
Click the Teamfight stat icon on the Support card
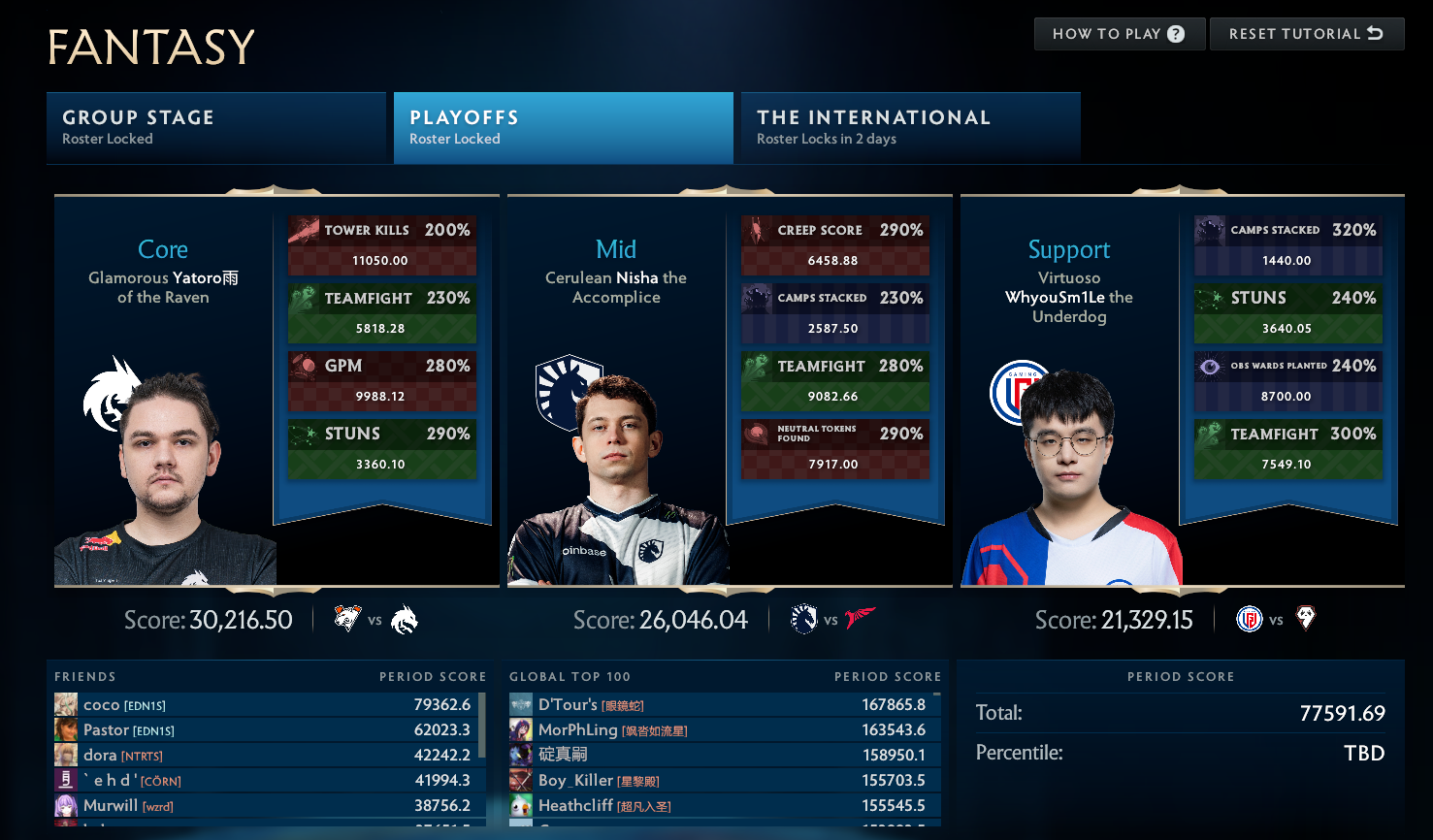[x=1210, y=434]
